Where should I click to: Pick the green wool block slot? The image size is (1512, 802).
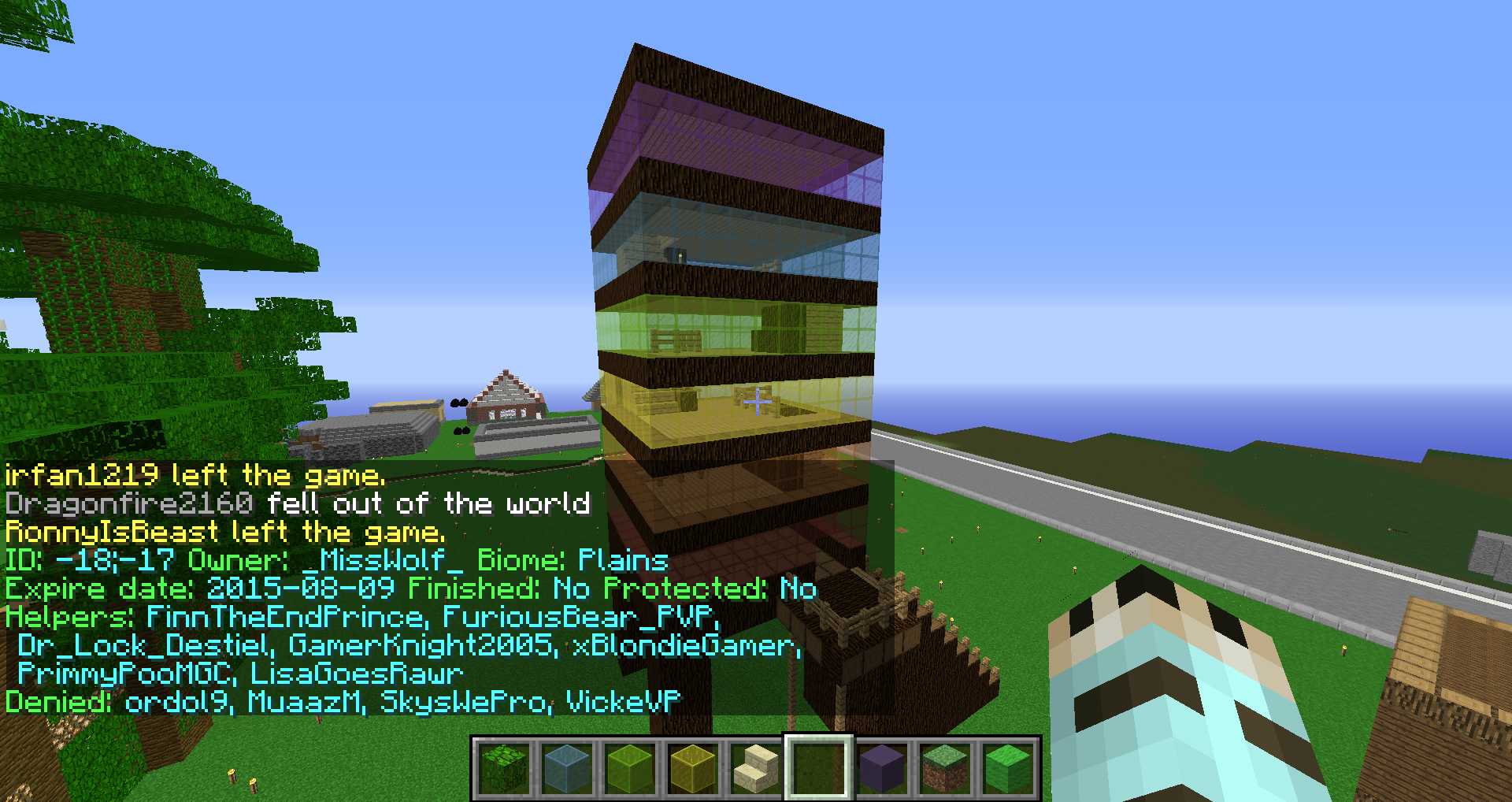[x=1008, y=768]
